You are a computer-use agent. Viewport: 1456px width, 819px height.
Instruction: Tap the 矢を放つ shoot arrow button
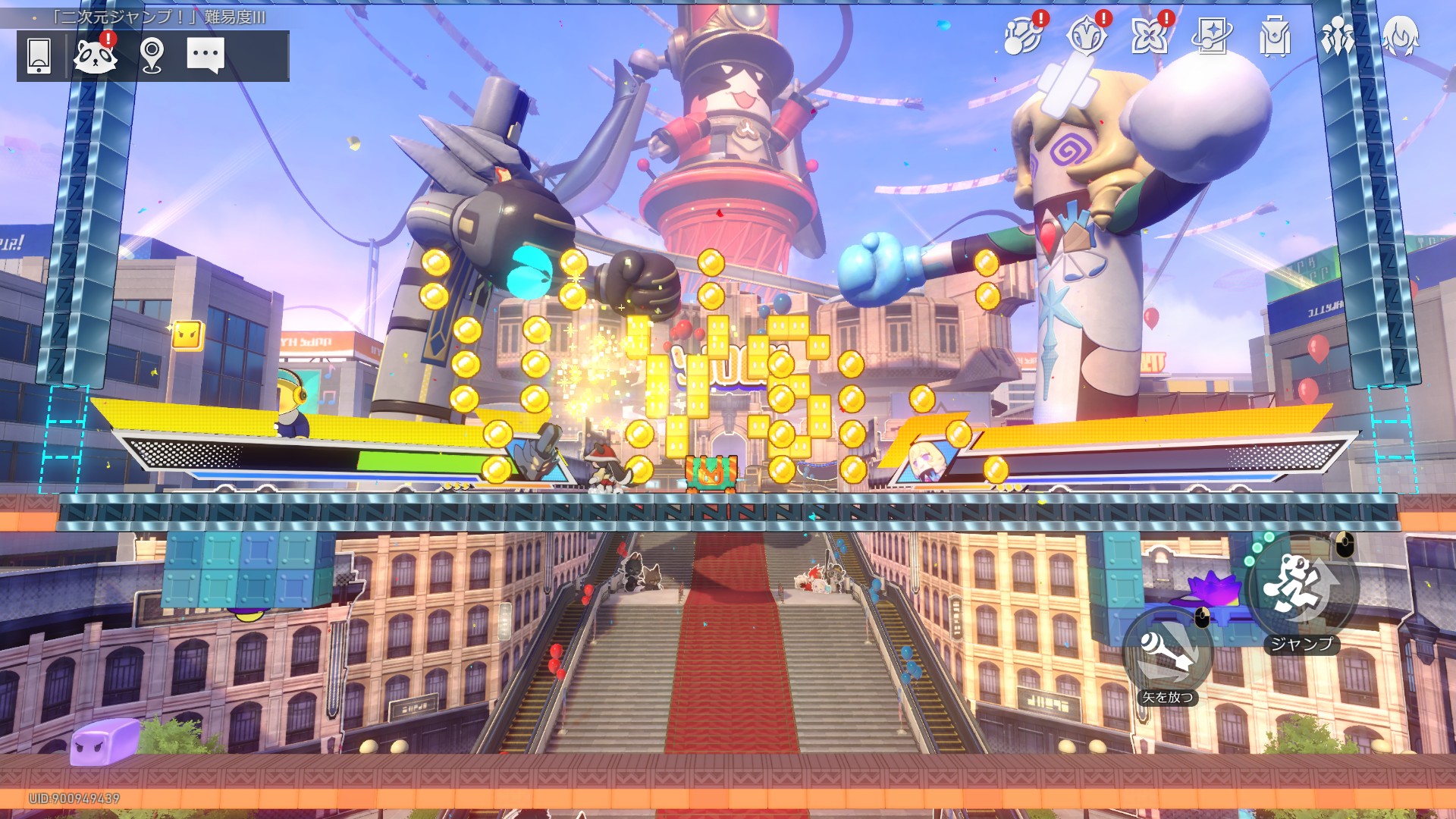[1168, 654]
